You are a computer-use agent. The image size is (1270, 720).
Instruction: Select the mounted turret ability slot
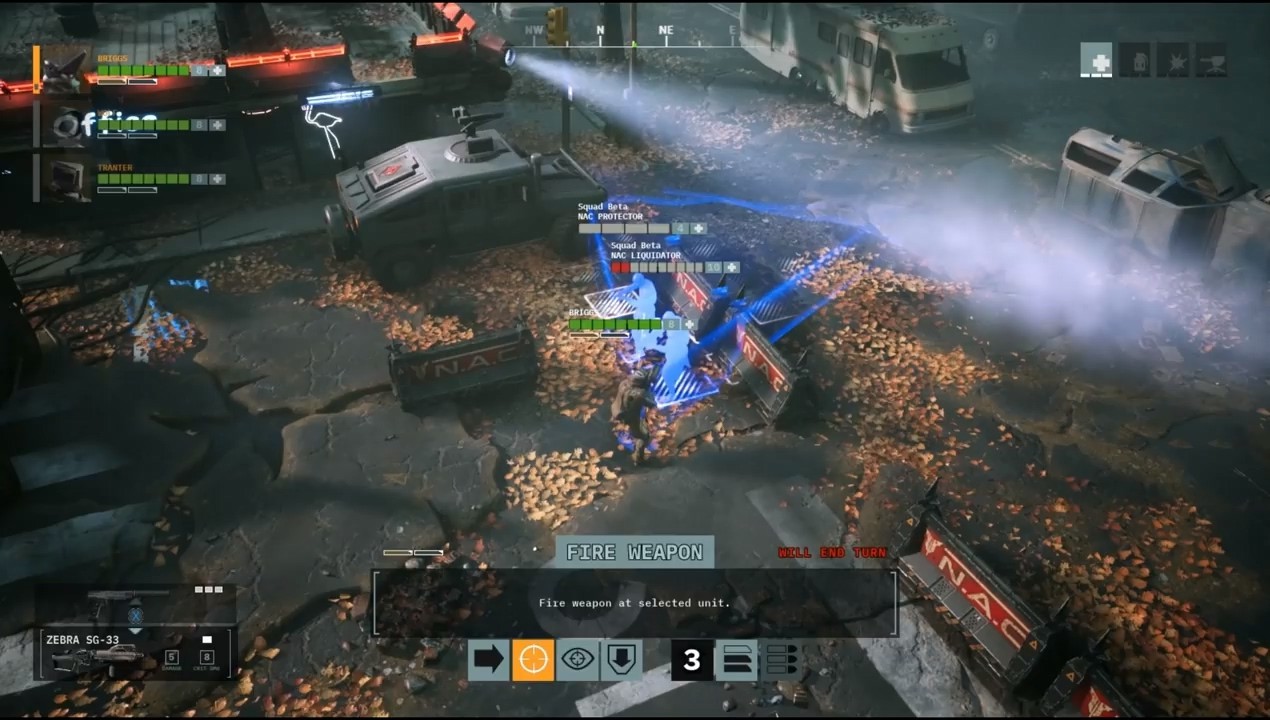(1211, 60)
